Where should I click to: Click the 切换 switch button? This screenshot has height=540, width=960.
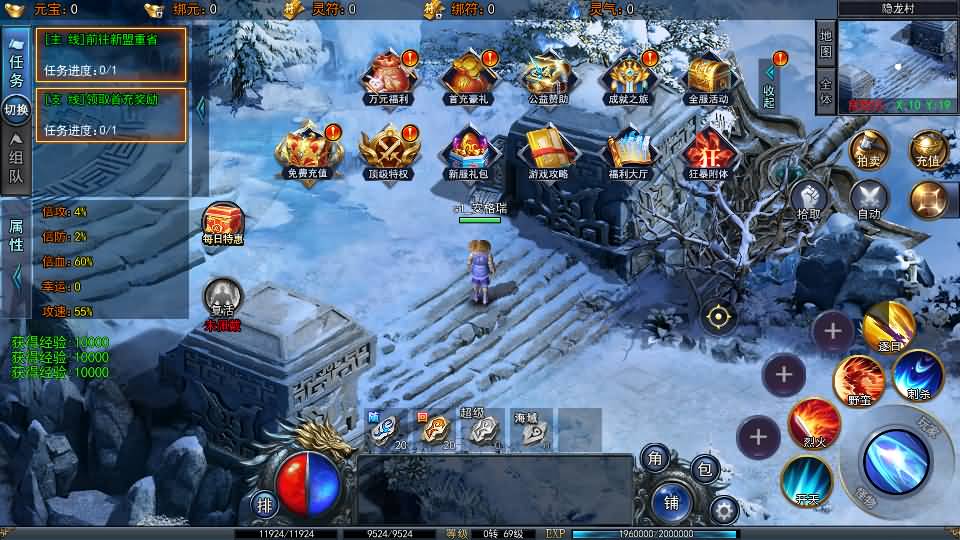pos(16,109)
